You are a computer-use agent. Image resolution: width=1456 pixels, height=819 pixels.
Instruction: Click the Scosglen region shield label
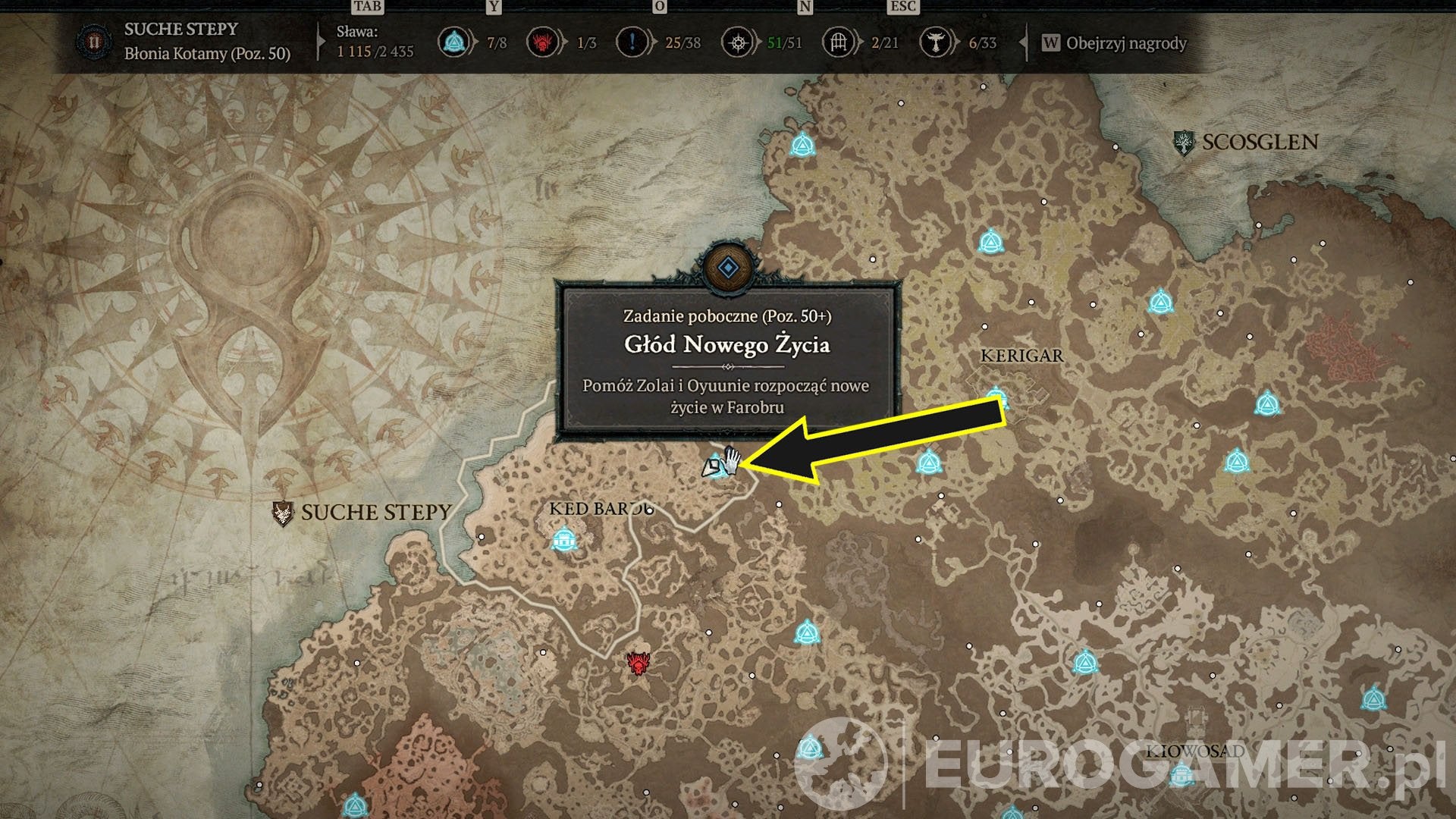coord(1183,143)
